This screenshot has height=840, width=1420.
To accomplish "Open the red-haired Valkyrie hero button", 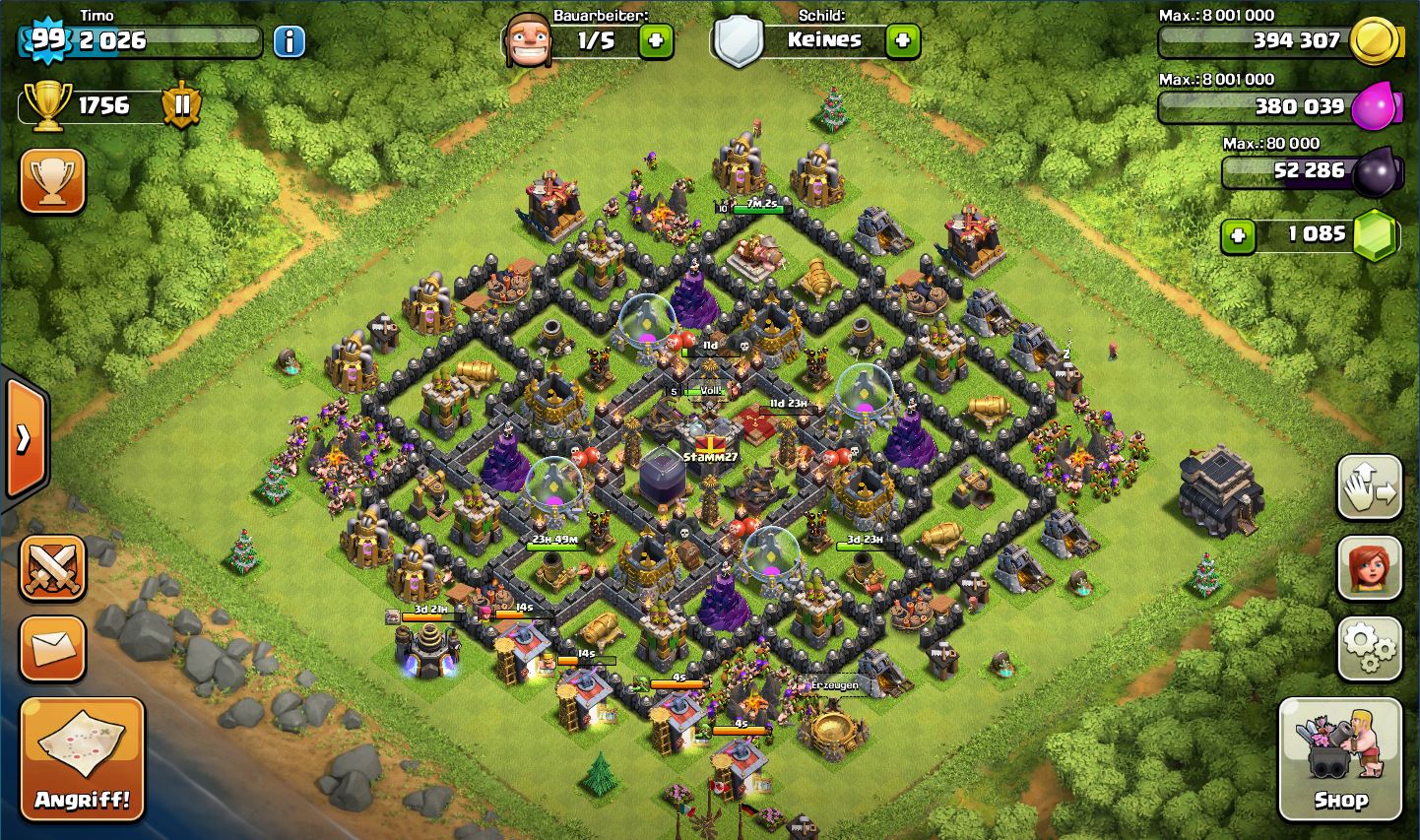I will click(x=1369, y=567).
